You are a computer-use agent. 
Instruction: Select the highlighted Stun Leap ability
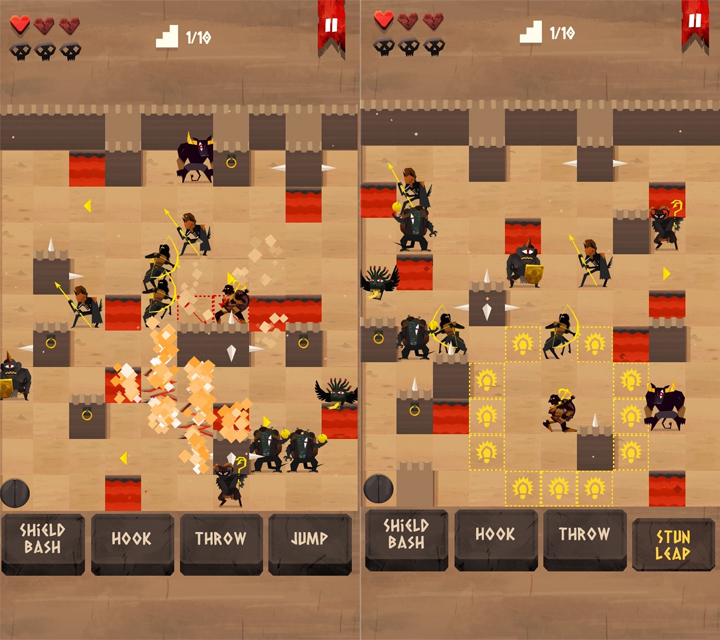point(672,543)
